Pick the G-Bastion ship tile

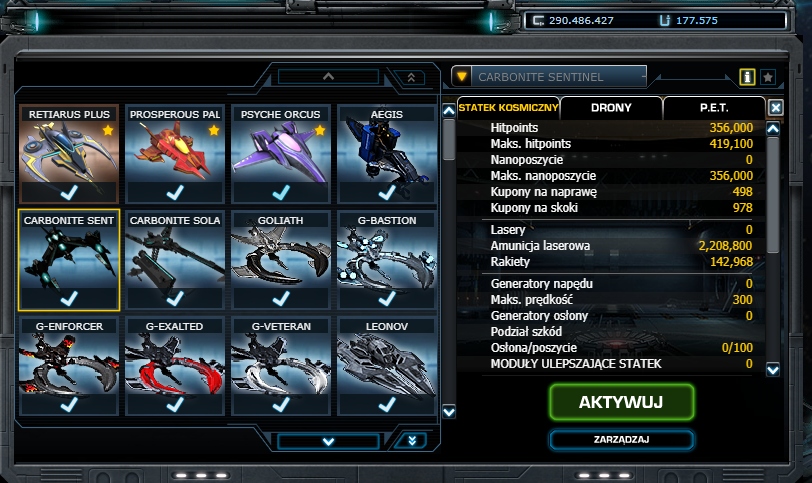[x=387, y=259]
